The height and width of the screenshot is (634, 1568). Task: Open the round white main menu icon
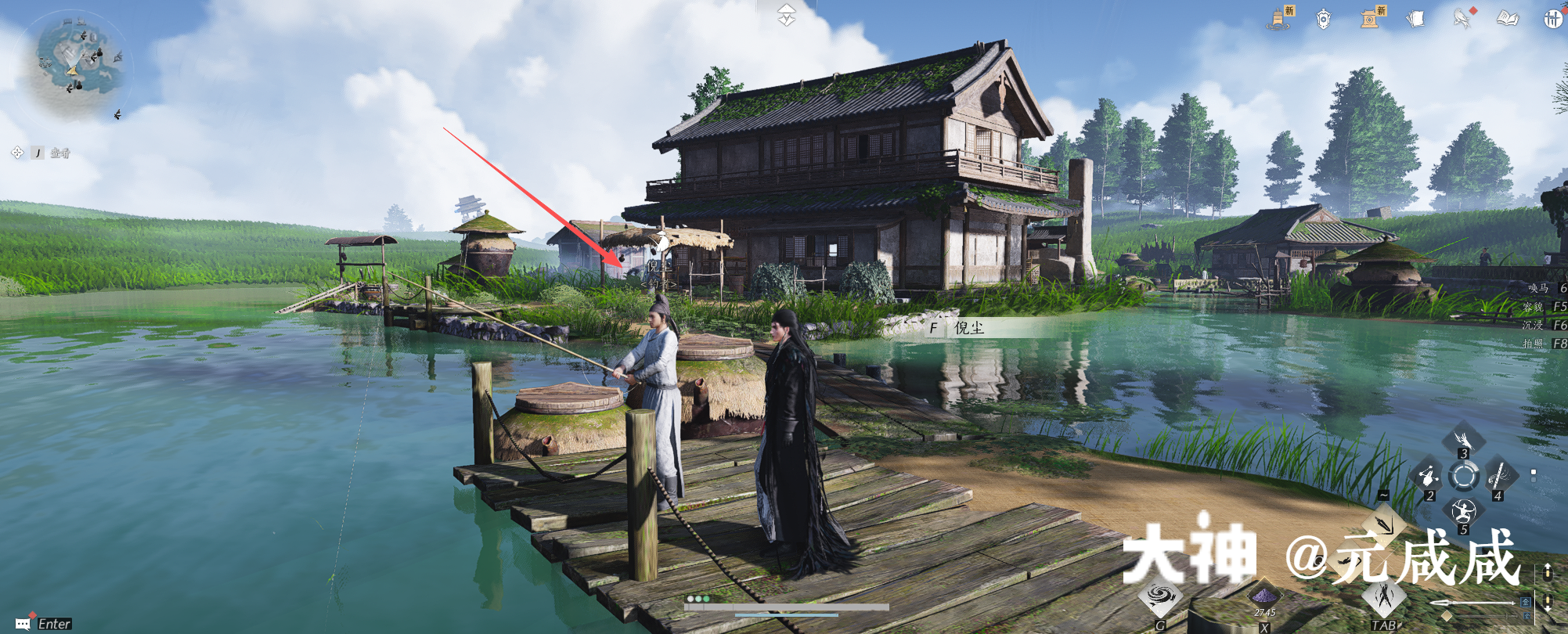coord(1554,20)
